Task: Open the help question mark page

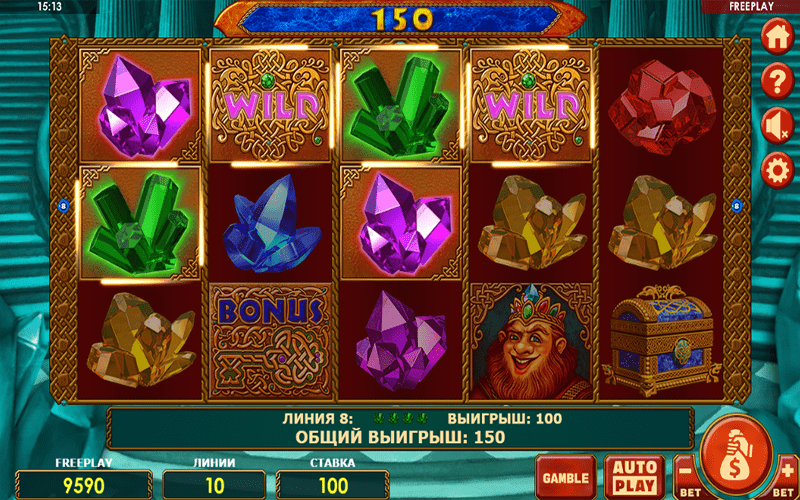Action: pos(776,80)
